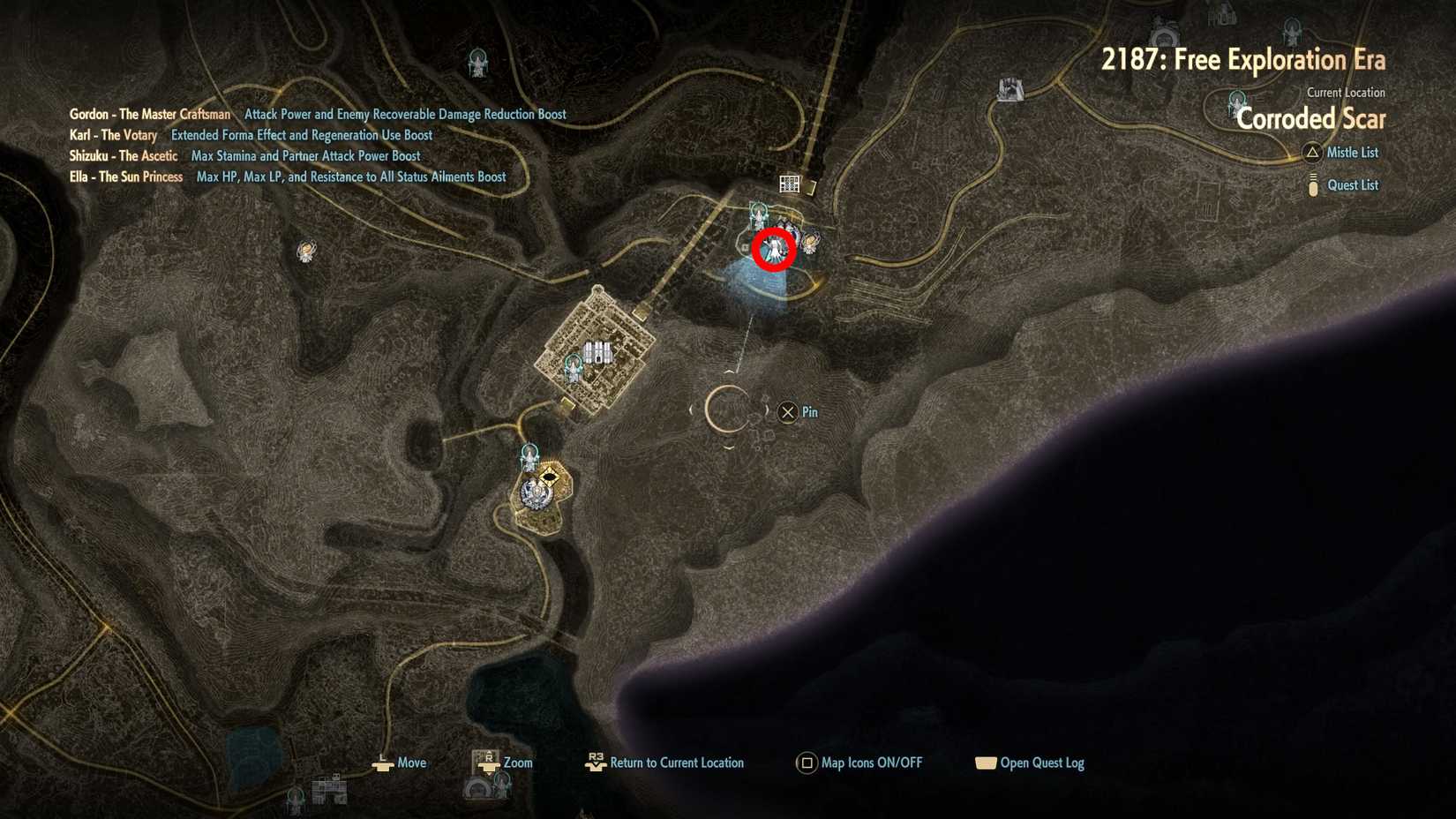Select the Mistle List triangle icon
The width and height of the screenshot is (1456, 819).
[x=1312, y=152]
